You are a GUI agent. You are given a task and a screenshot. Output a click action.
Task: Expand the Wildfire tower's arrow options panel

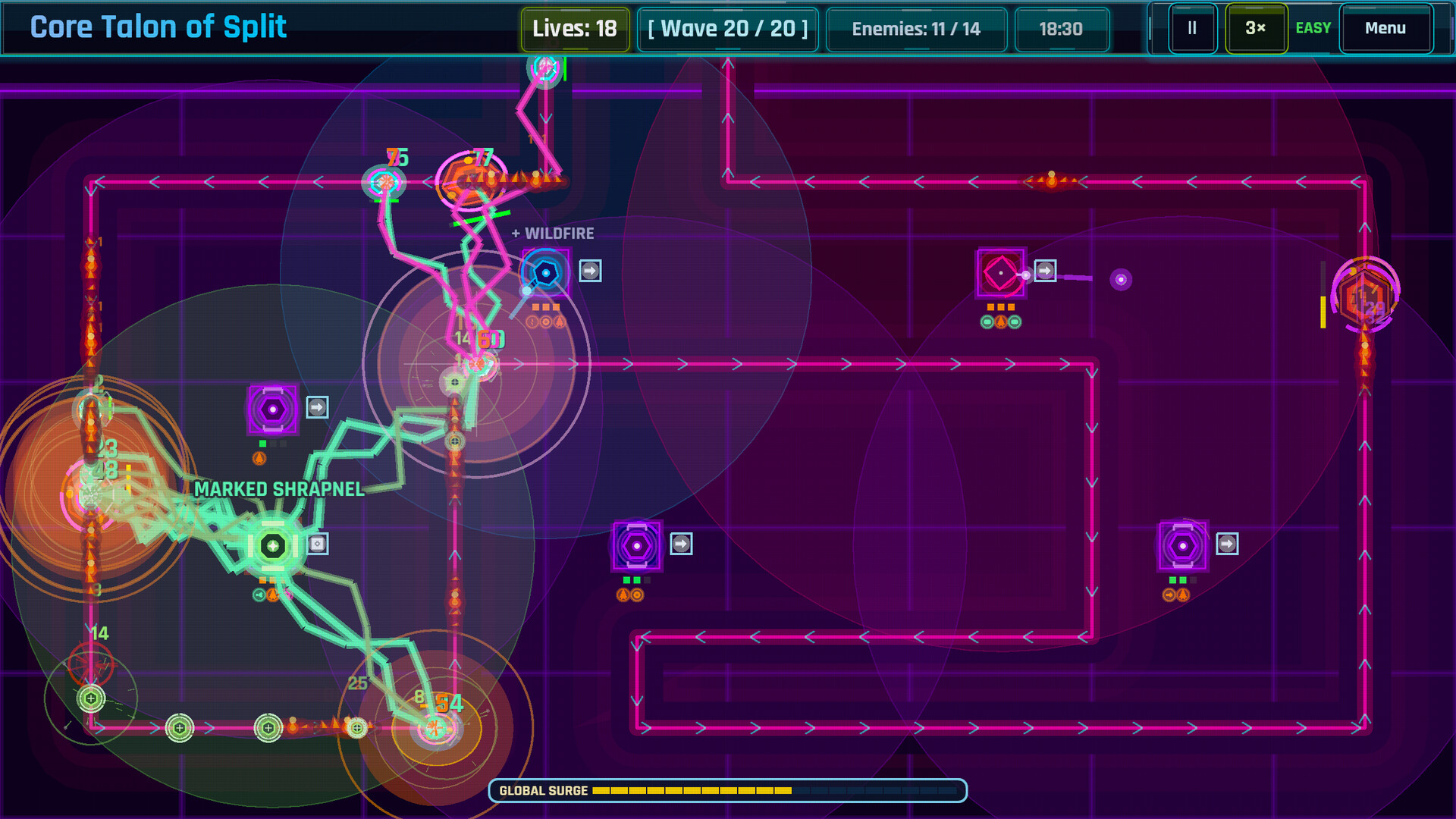pyautogui.click(x=590, y=270)
